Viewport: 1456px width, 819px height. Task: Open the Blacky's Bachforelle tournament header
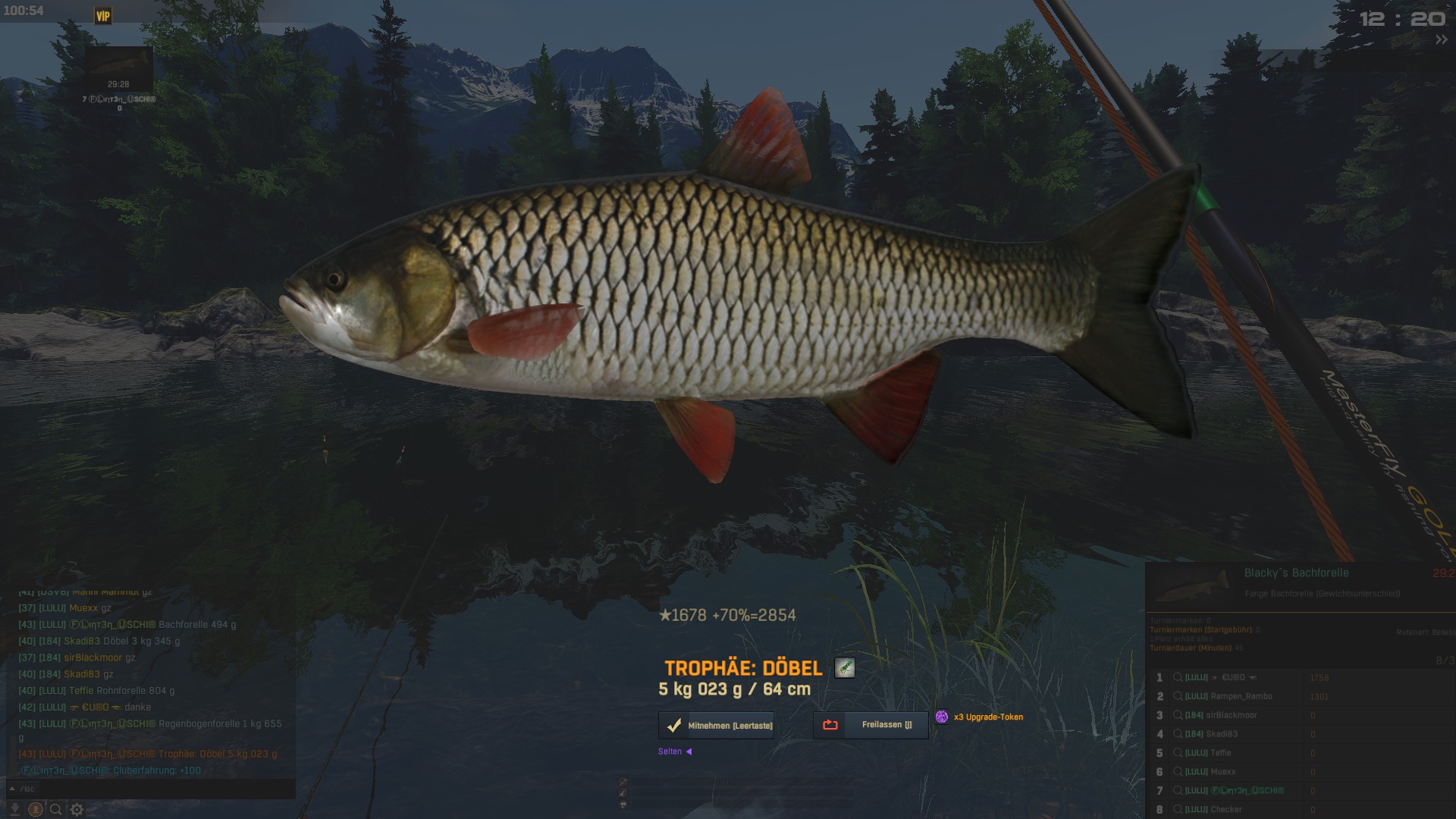click(1296, 573)
